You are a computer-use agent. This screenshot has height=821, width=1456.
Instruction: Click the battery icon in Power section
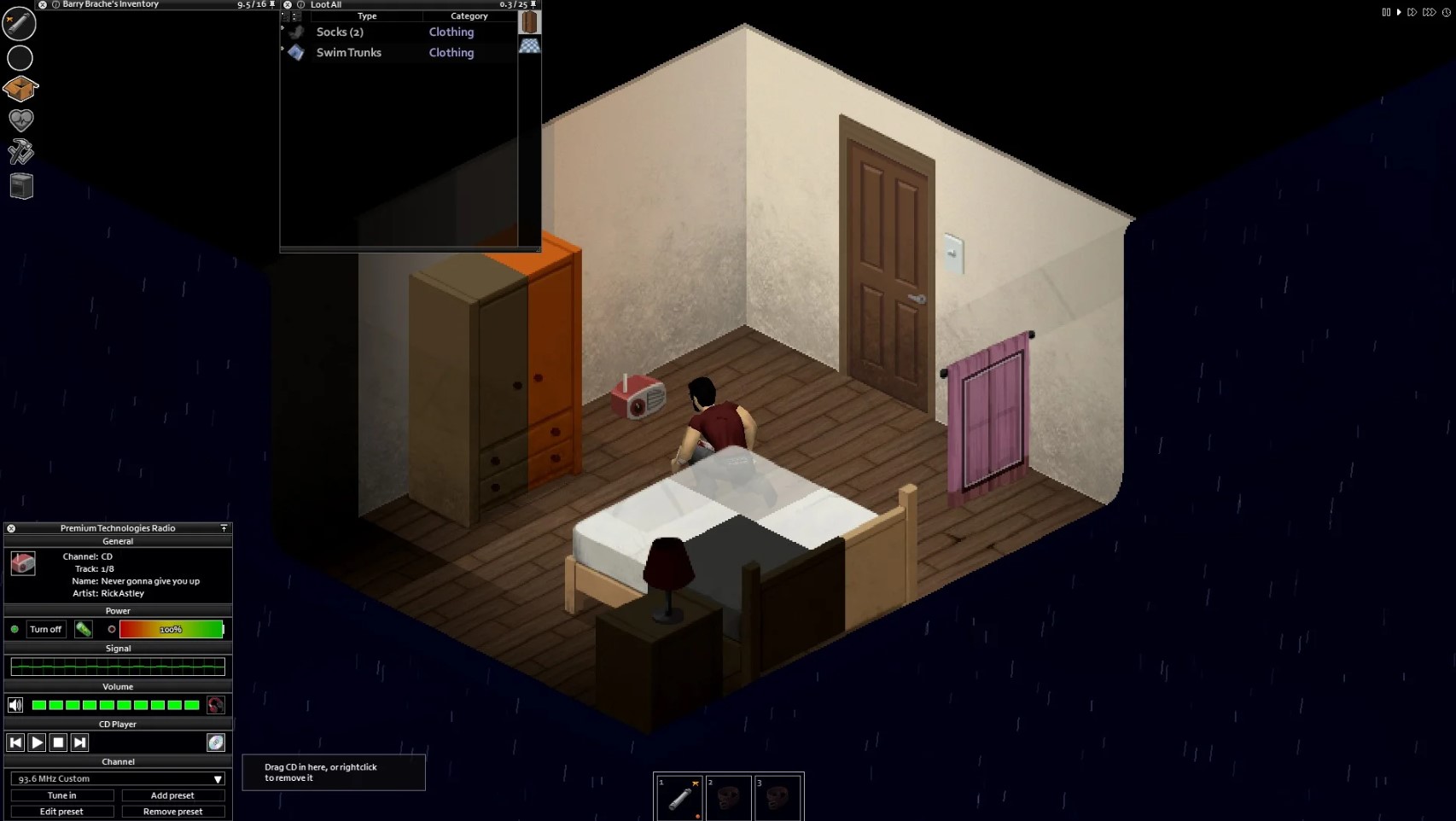click(x=84, y=629)
